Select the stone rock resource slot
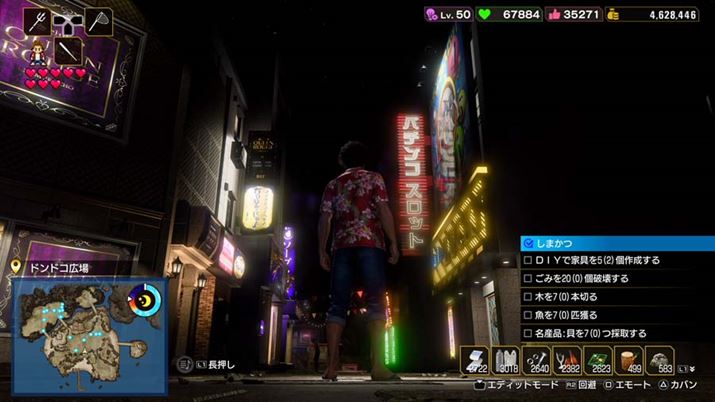 (659, 361)
